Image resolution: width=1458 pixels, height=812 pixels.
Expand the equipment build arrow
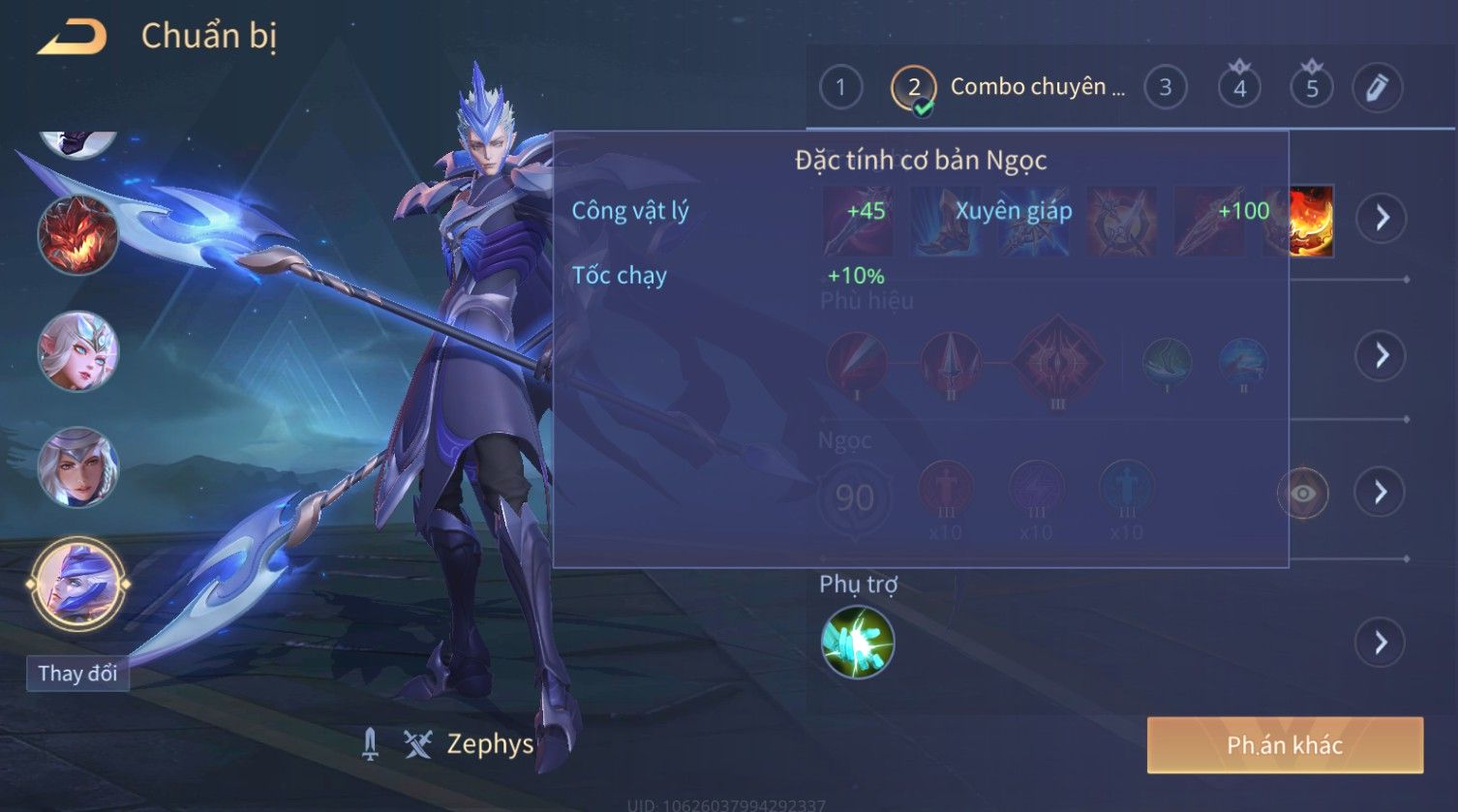[x=1381, y=218]
